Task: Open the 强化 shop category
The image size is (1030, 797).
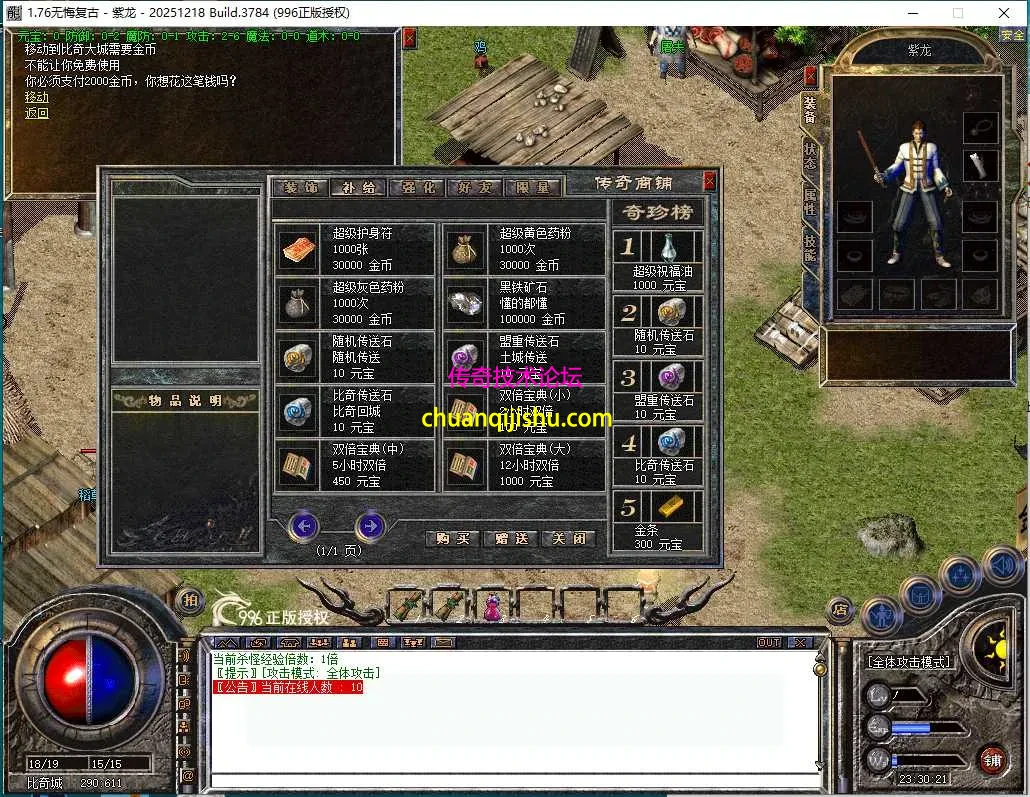Action: click(417, 187)
